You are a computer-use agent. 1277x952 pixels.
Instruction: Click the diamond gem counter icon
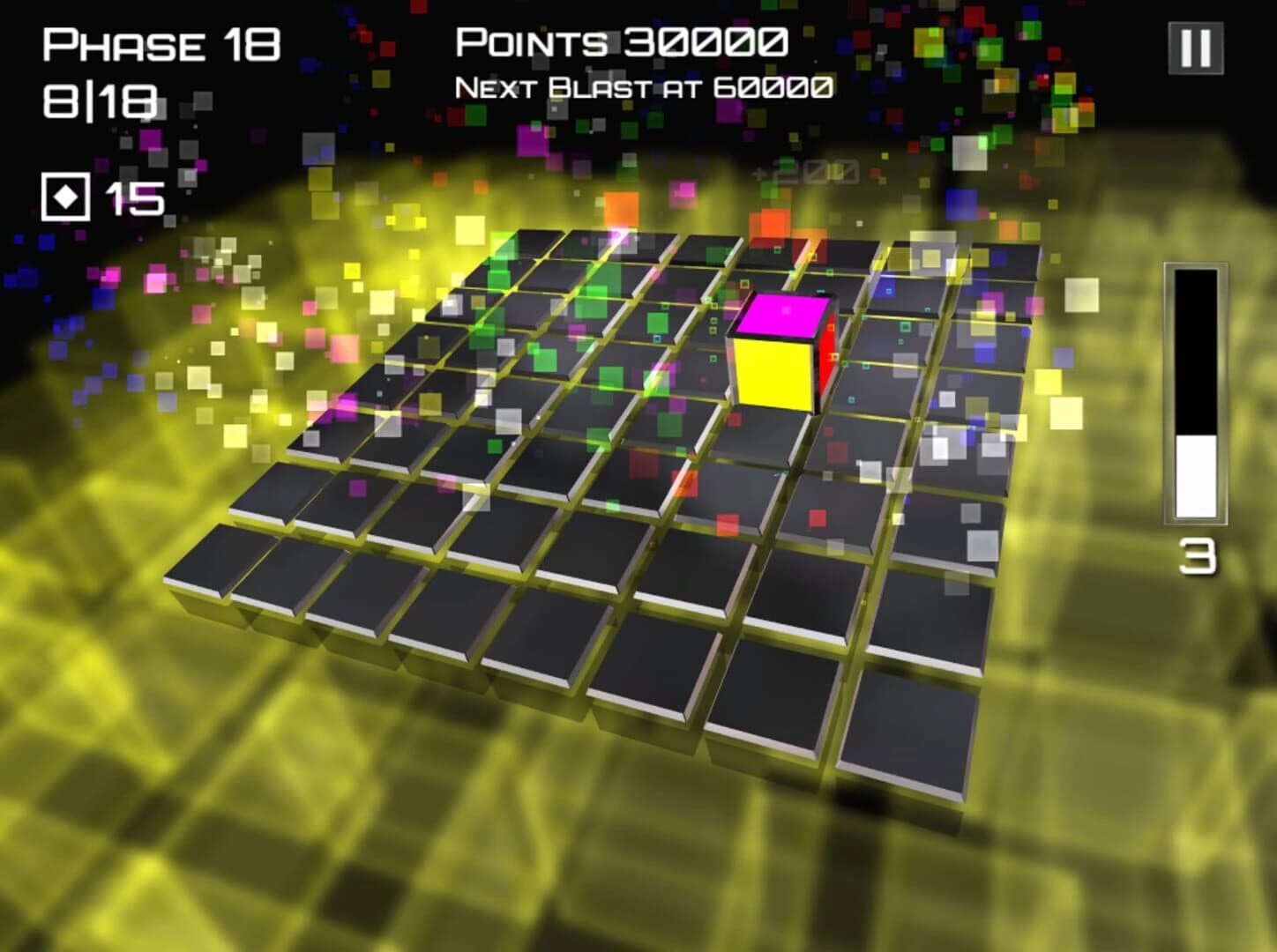click(x=65, y=196)
